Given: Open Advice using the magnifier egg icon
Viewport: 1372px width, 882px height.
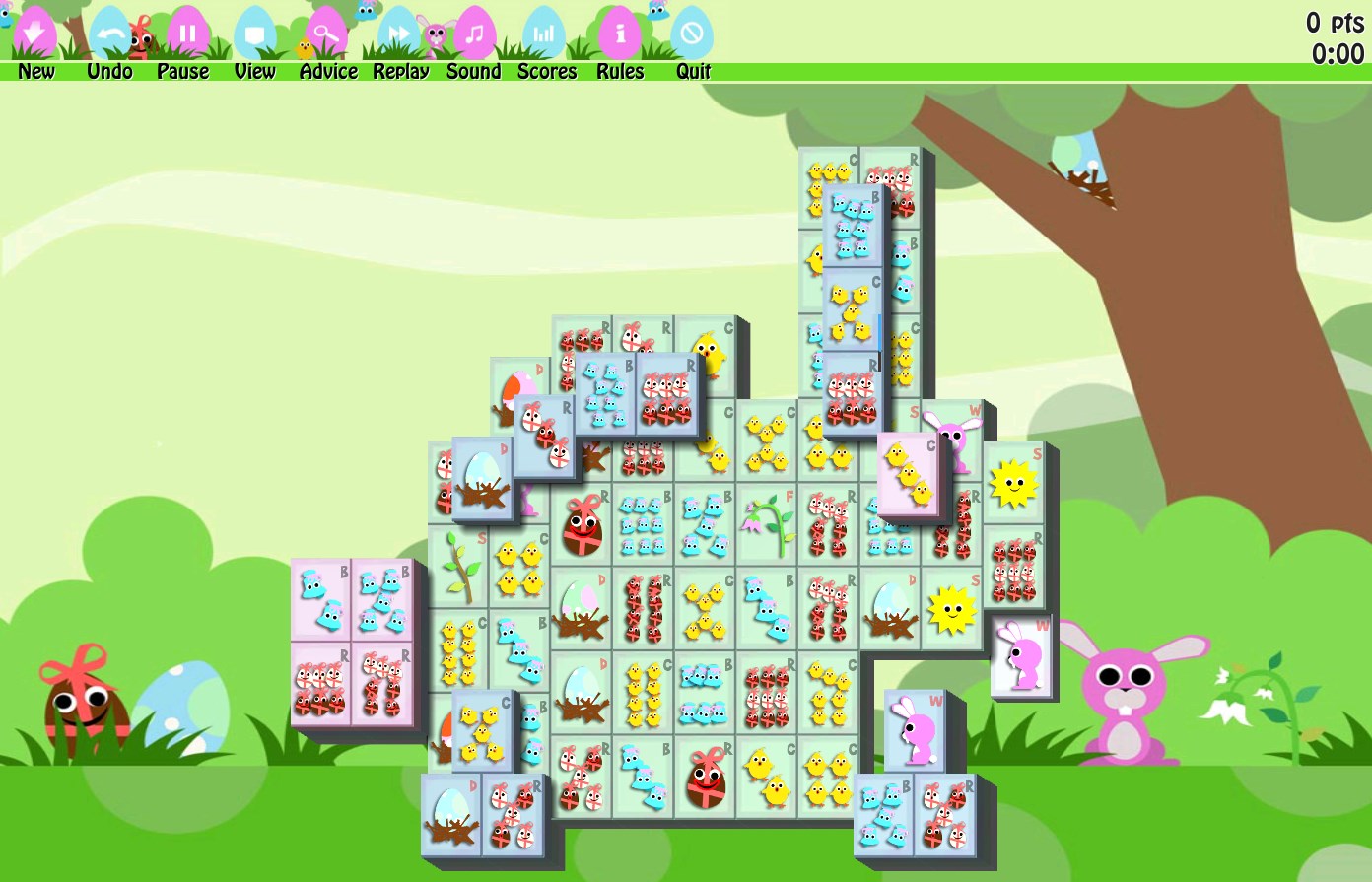Looking at the screenshot, I should coord(327,33).
